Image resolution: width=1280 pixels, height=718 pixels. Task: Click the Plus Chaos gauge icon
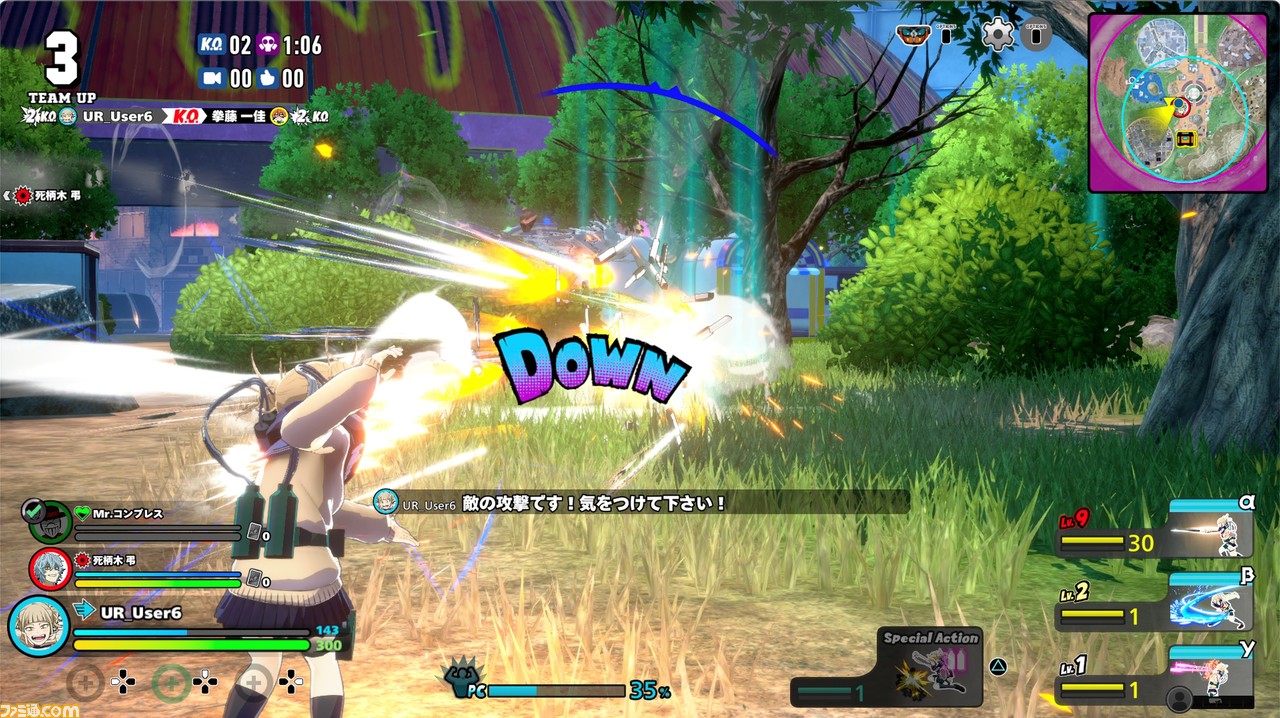[x=463, y=680]
